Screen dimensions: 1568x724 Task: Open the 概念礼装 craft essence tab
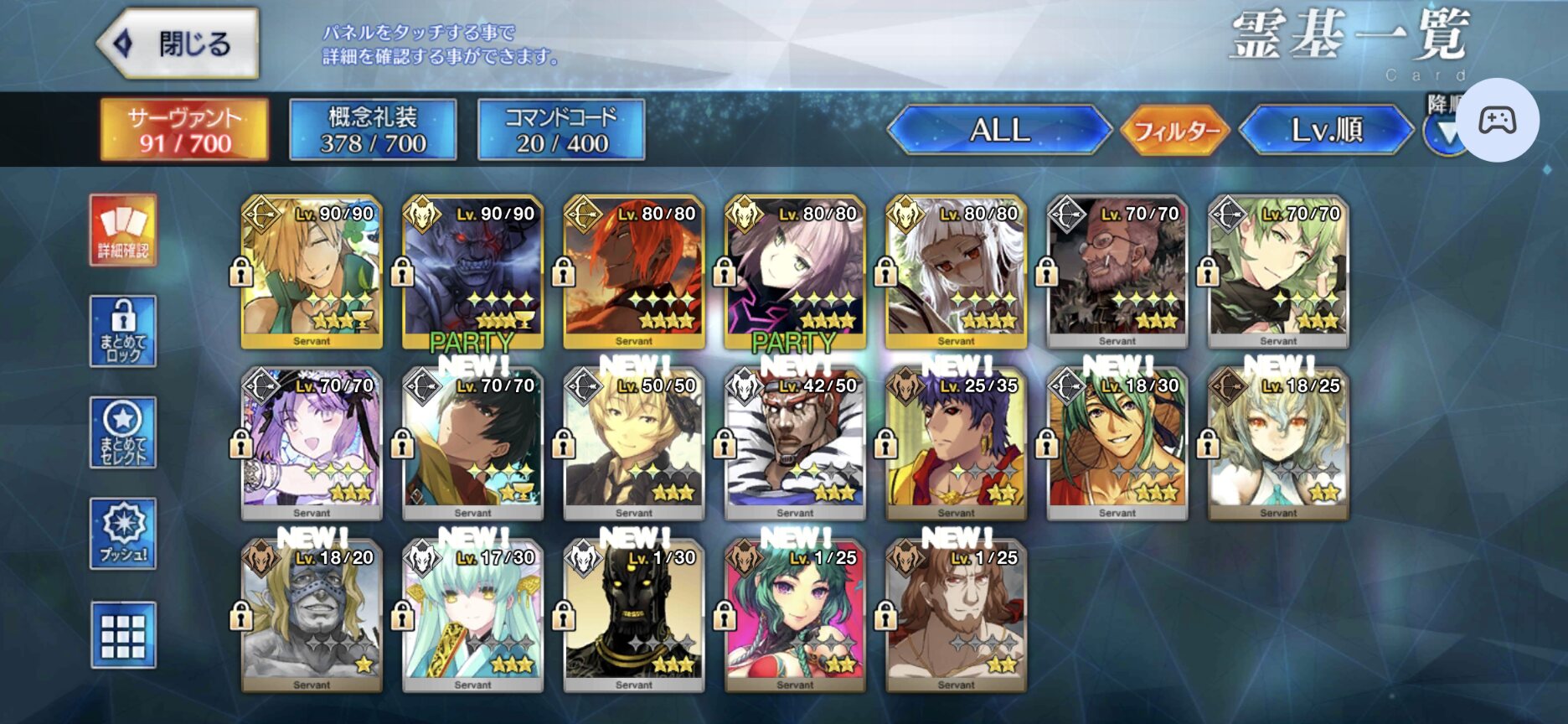pos(373,130)
